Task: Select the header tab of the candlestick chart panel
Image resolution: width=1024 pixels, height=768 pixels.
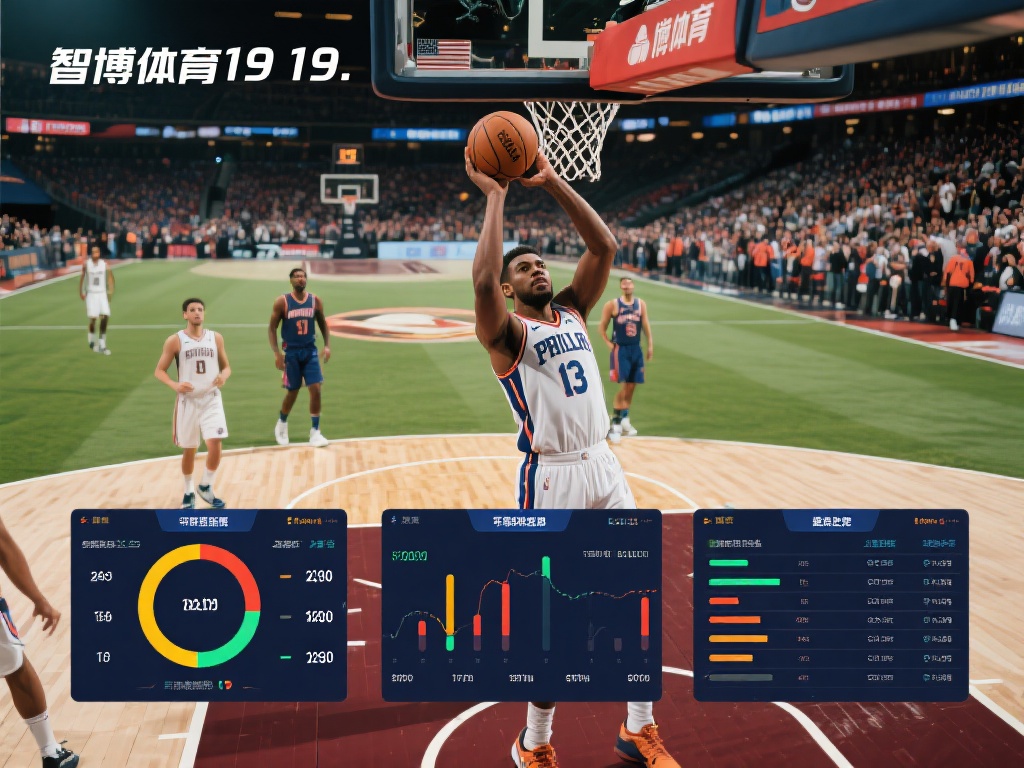Action: click(x=519, y=521)
